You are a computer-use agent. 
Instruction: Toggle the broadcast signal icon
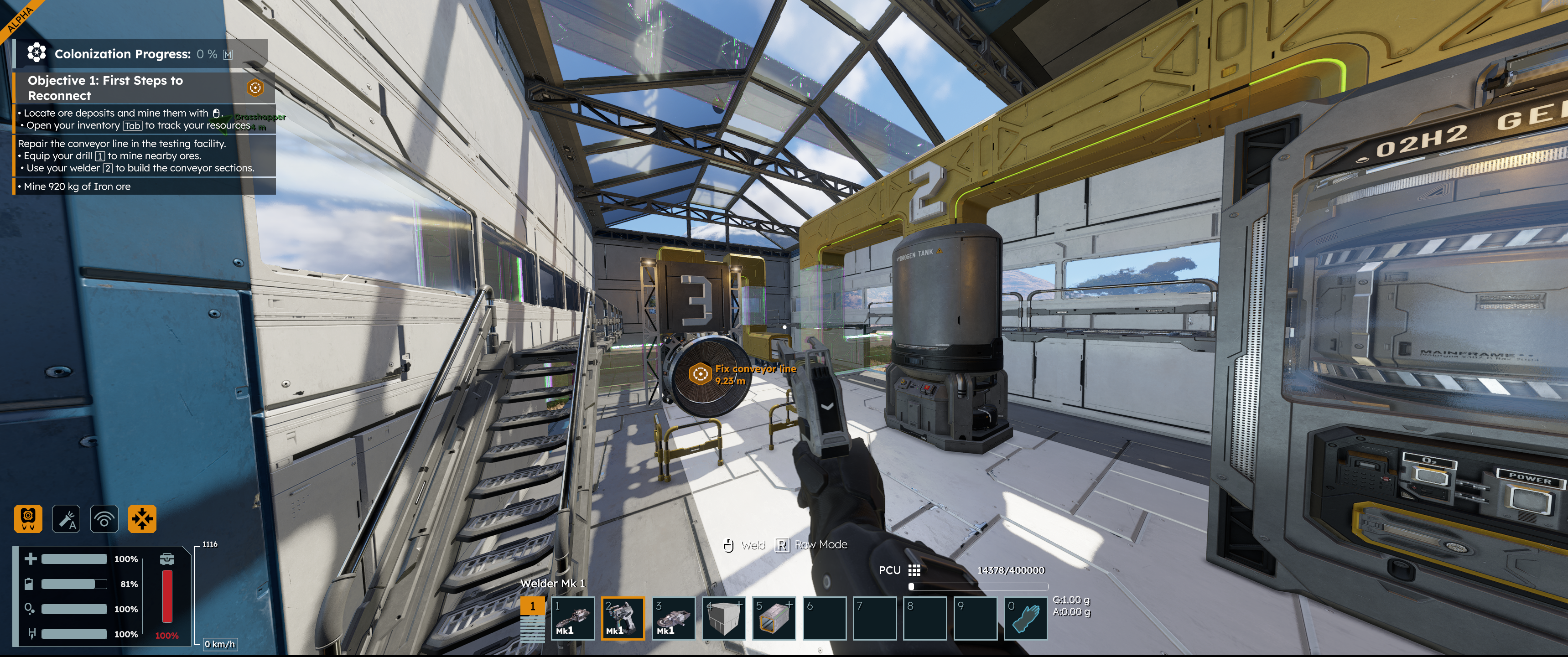[x=104, y=519]
